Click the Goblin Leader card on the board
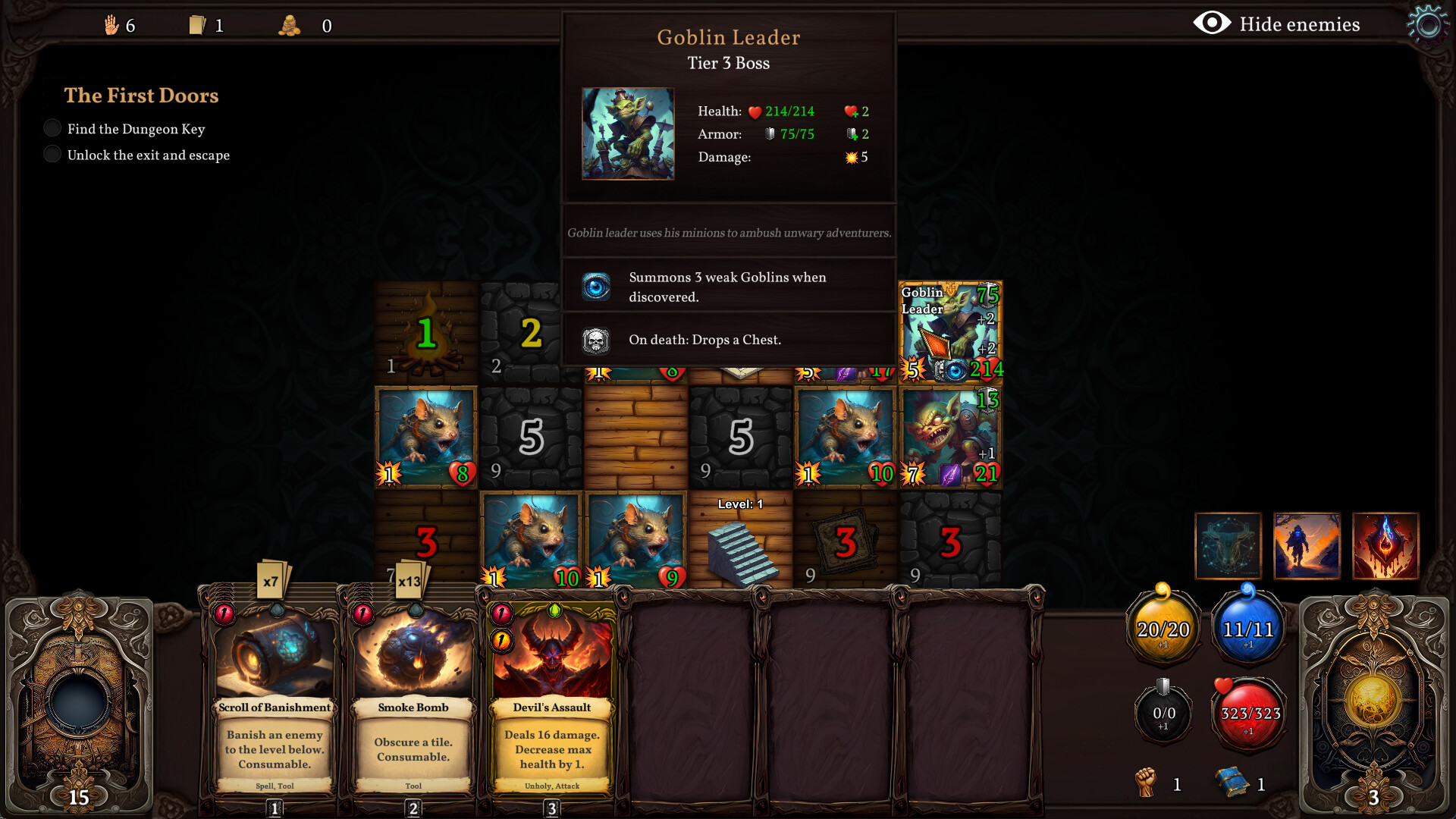 (x=949, y=331)
